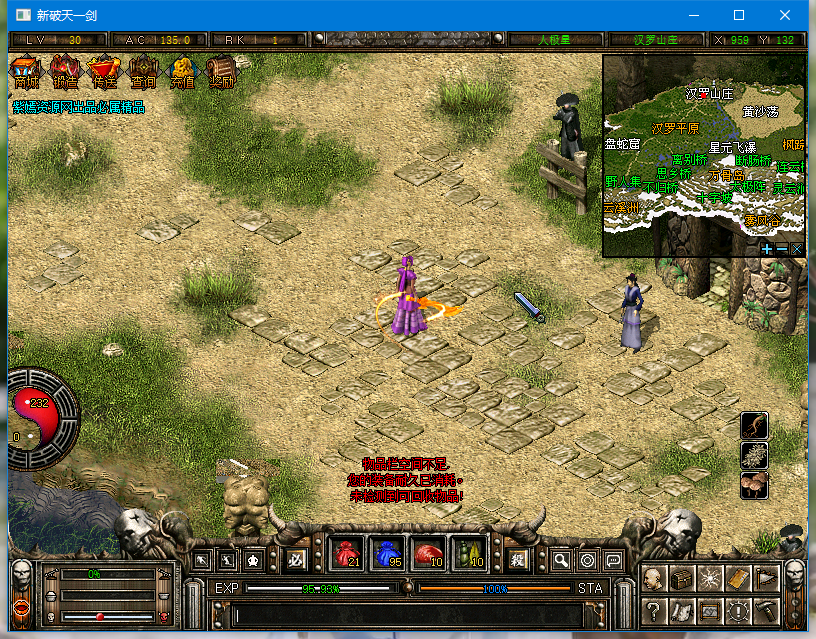Open the 充值 recharge icon
This screenshot has height=639, width=816.
183,72
